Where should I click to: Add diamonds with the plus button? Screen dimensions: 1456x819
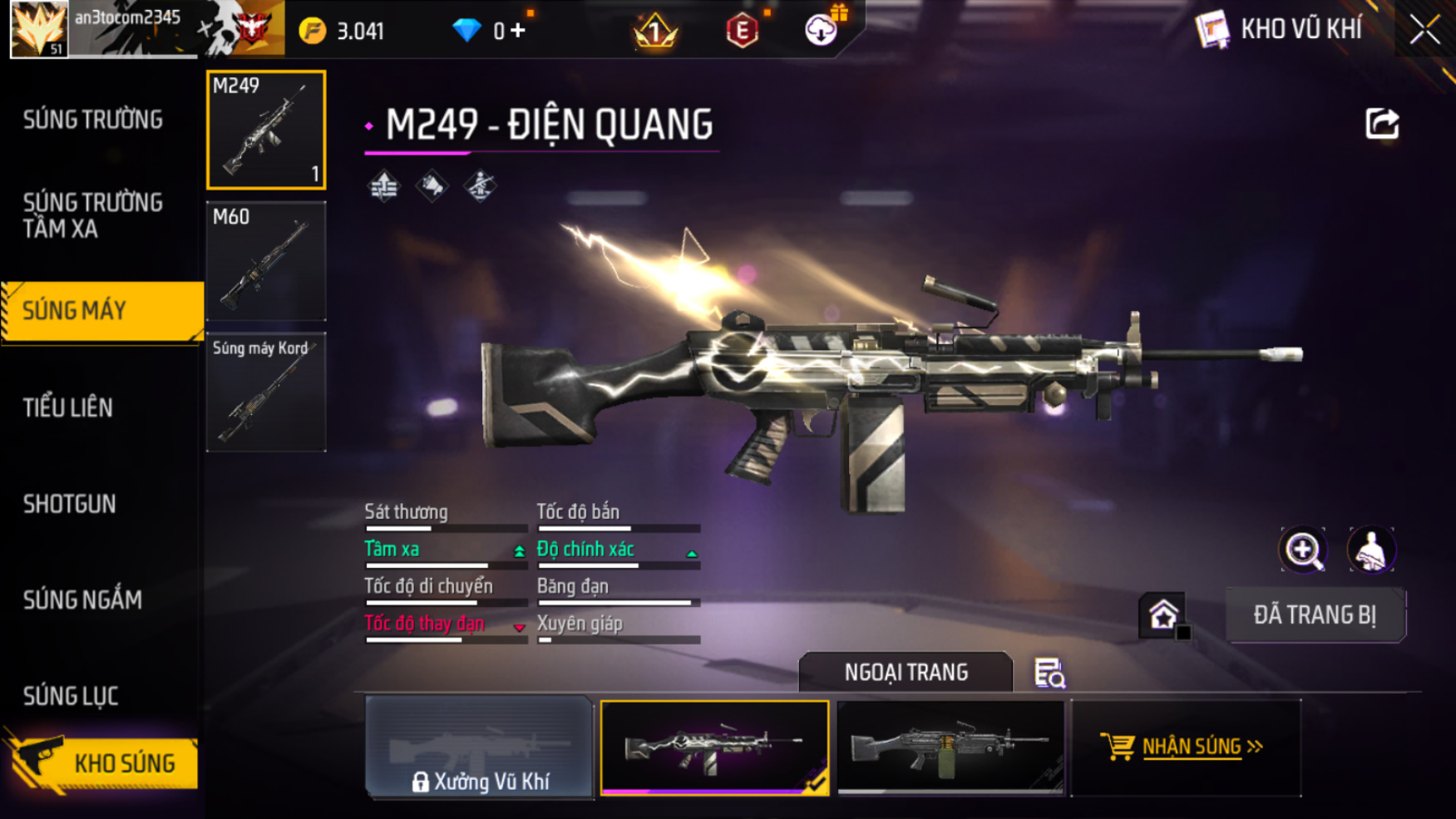518,31
